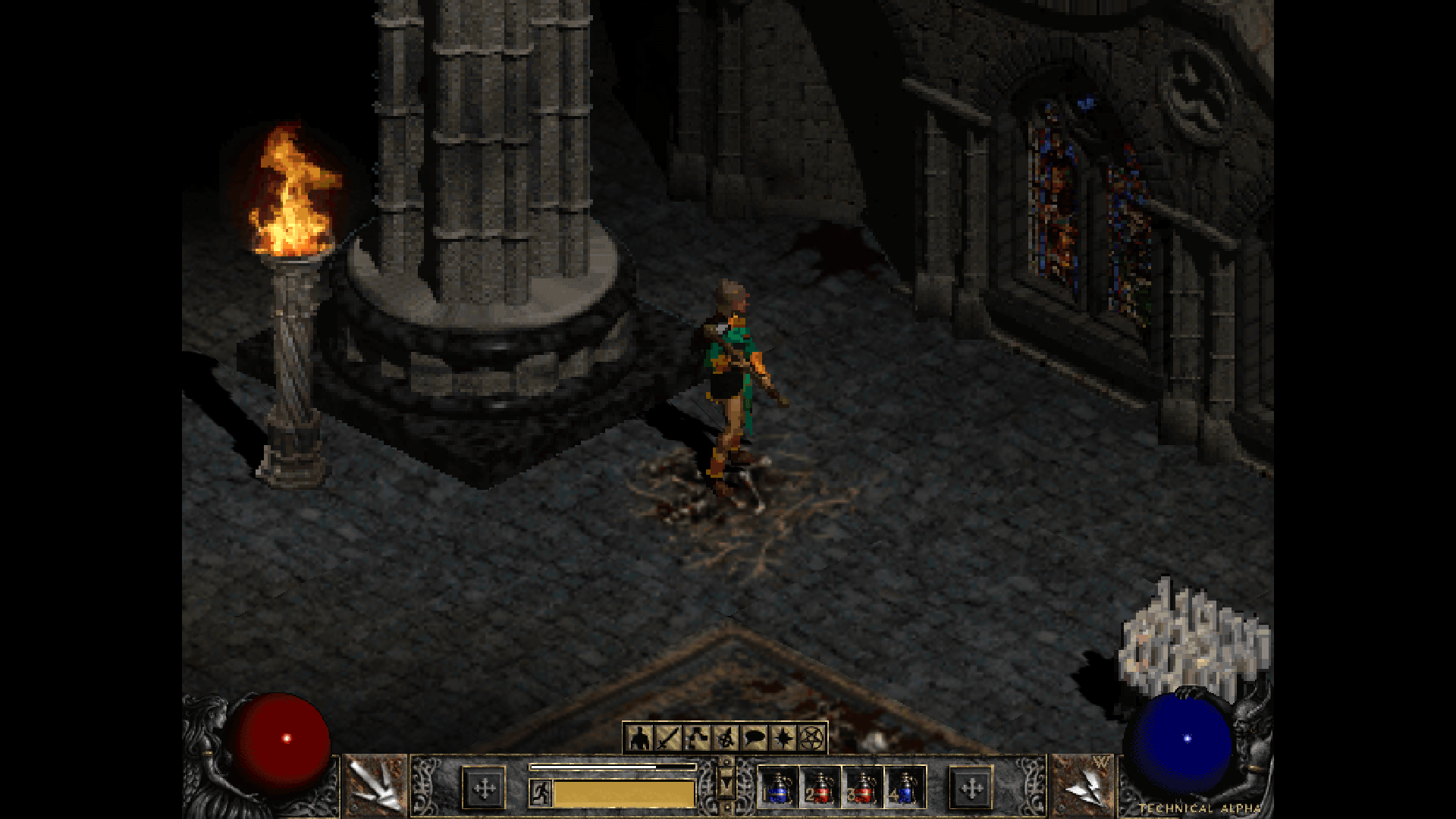This screenshot has height=819, width=1456.
Task: Click the cross button right of the potion belt
Action: pos(971,789)
